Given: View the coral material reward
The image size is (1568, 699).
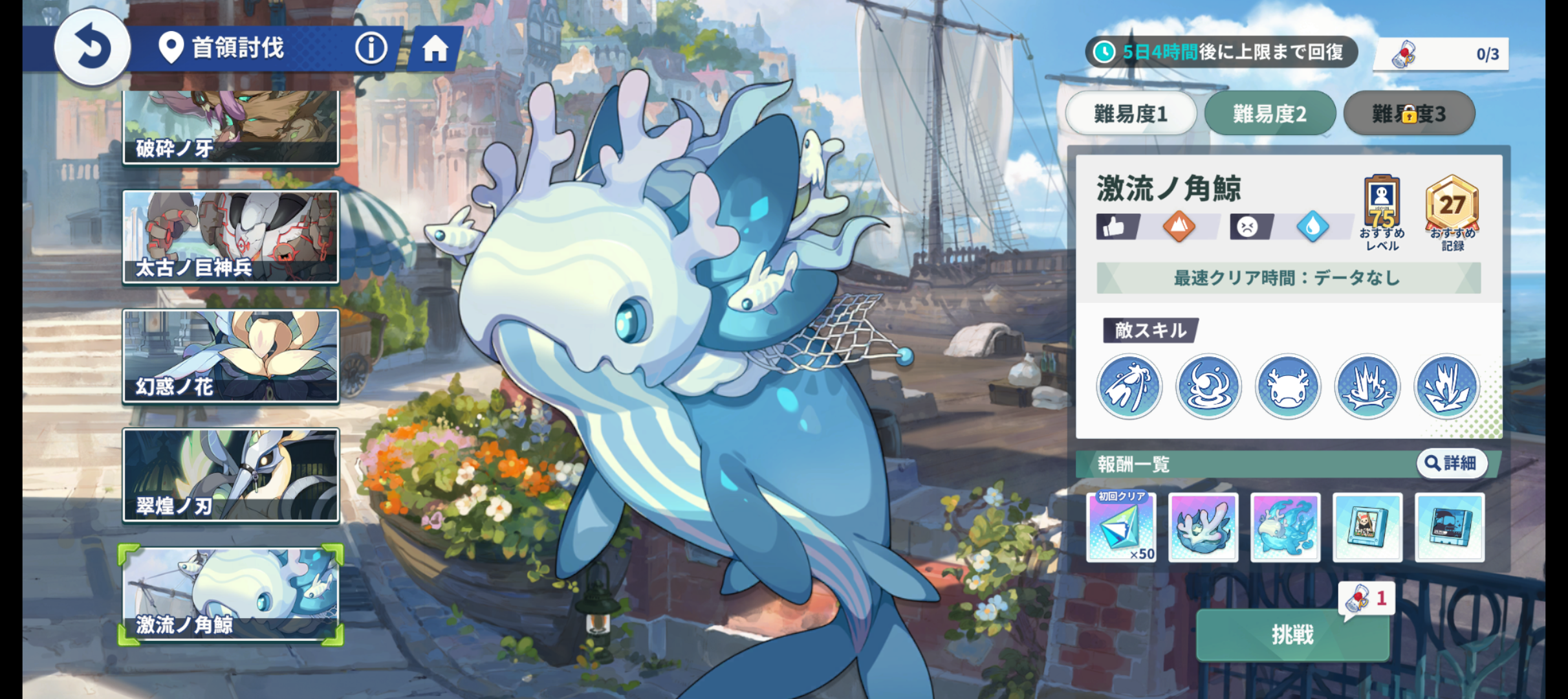Looking at the screenshot, I should click(1203, 527).
